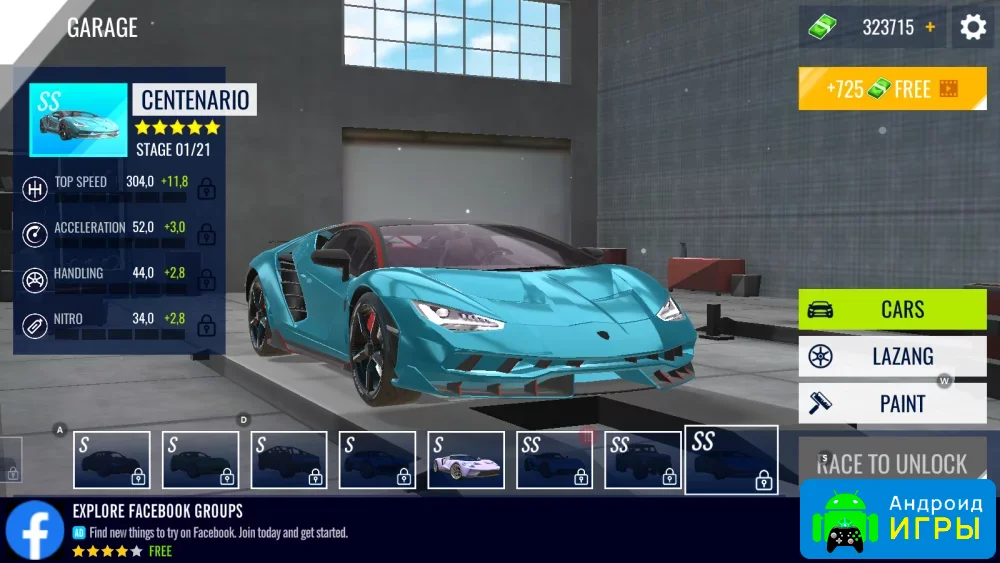
Task: Open the LAZANG wheels category
Action: coord(892,356)
